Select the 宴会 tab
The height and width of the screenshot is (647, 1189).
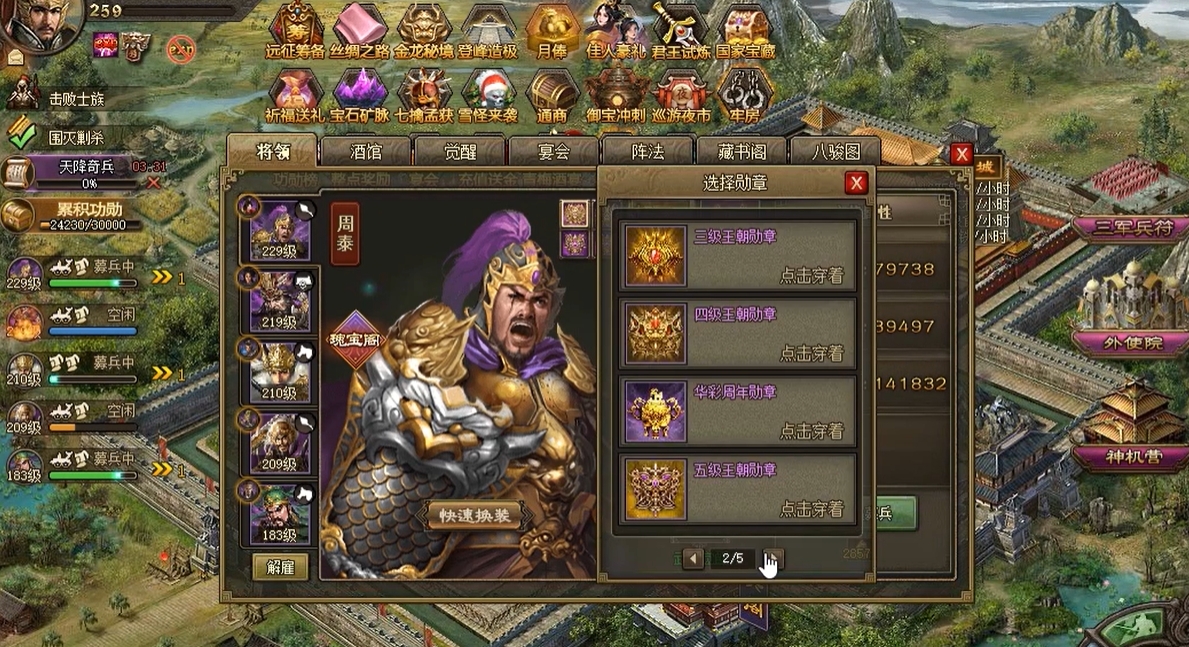(x=553, y=152)
